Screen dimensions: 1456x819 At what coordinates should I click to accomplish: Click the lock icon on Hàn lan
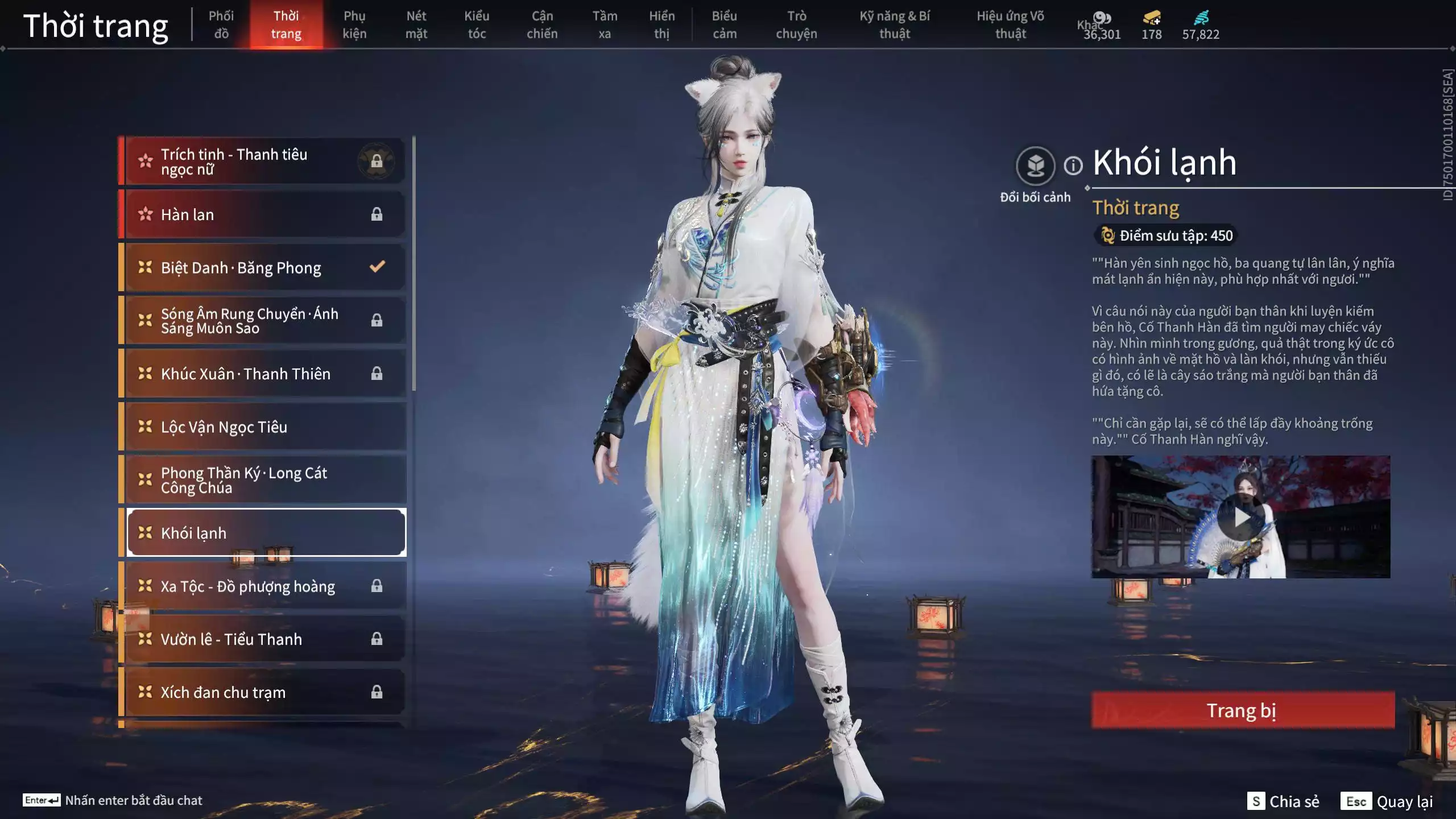(x=376, y=214)
